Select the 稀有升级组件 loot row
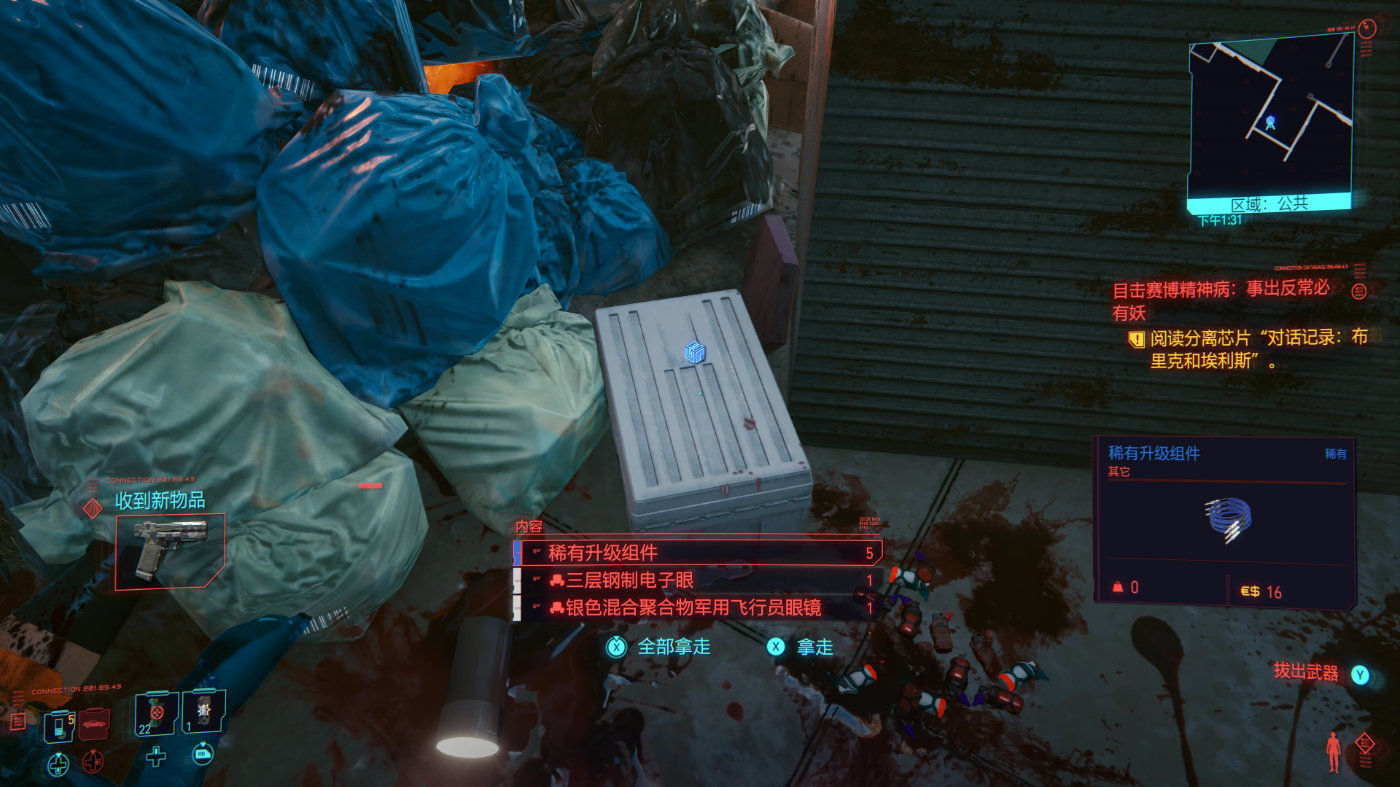 click(697, 552)
